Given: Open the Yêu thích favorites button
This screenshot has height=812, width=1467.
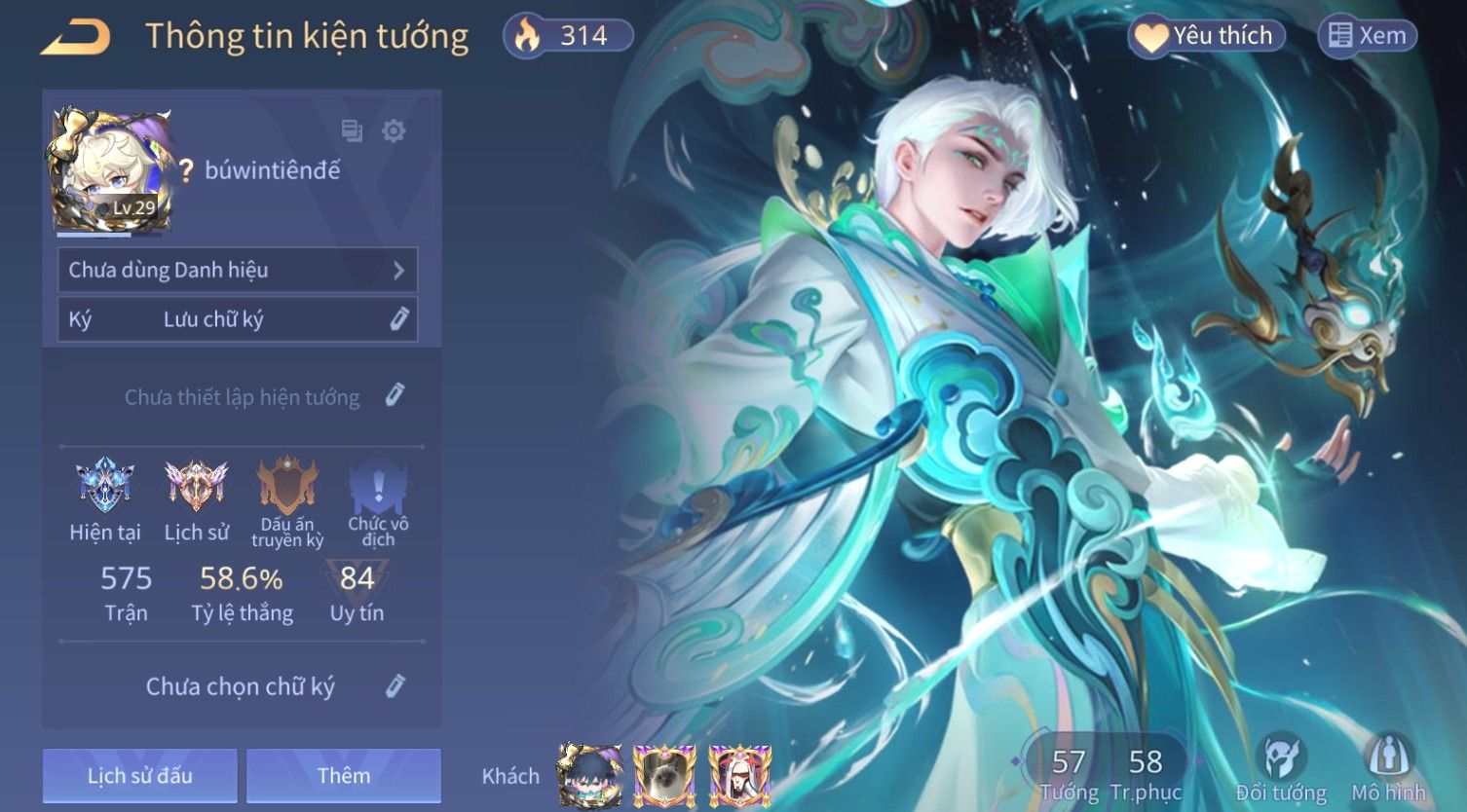Looking at the screenshot, I should pos(1207,36).
